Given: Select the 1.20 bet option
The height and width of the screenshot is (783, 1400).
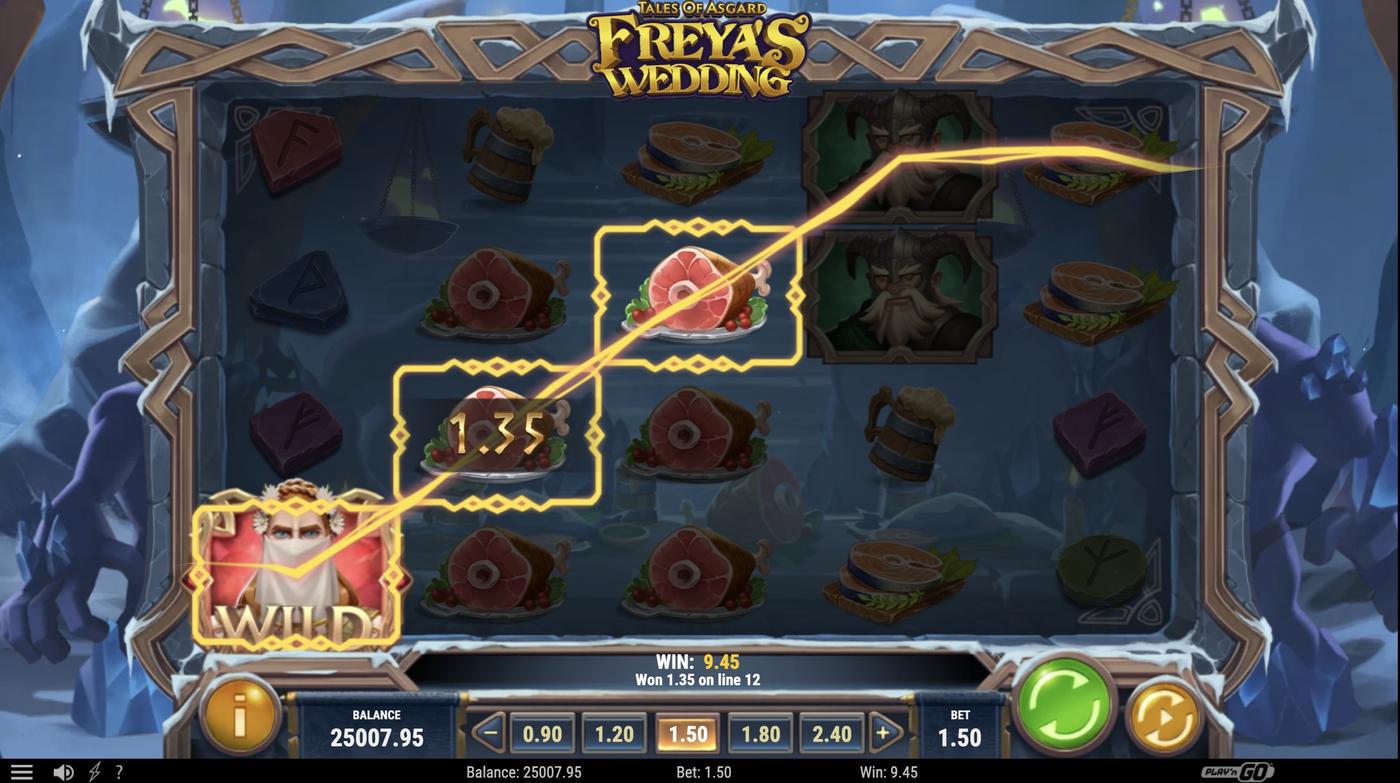Looking at the screenshot, I should pos(613,733).
